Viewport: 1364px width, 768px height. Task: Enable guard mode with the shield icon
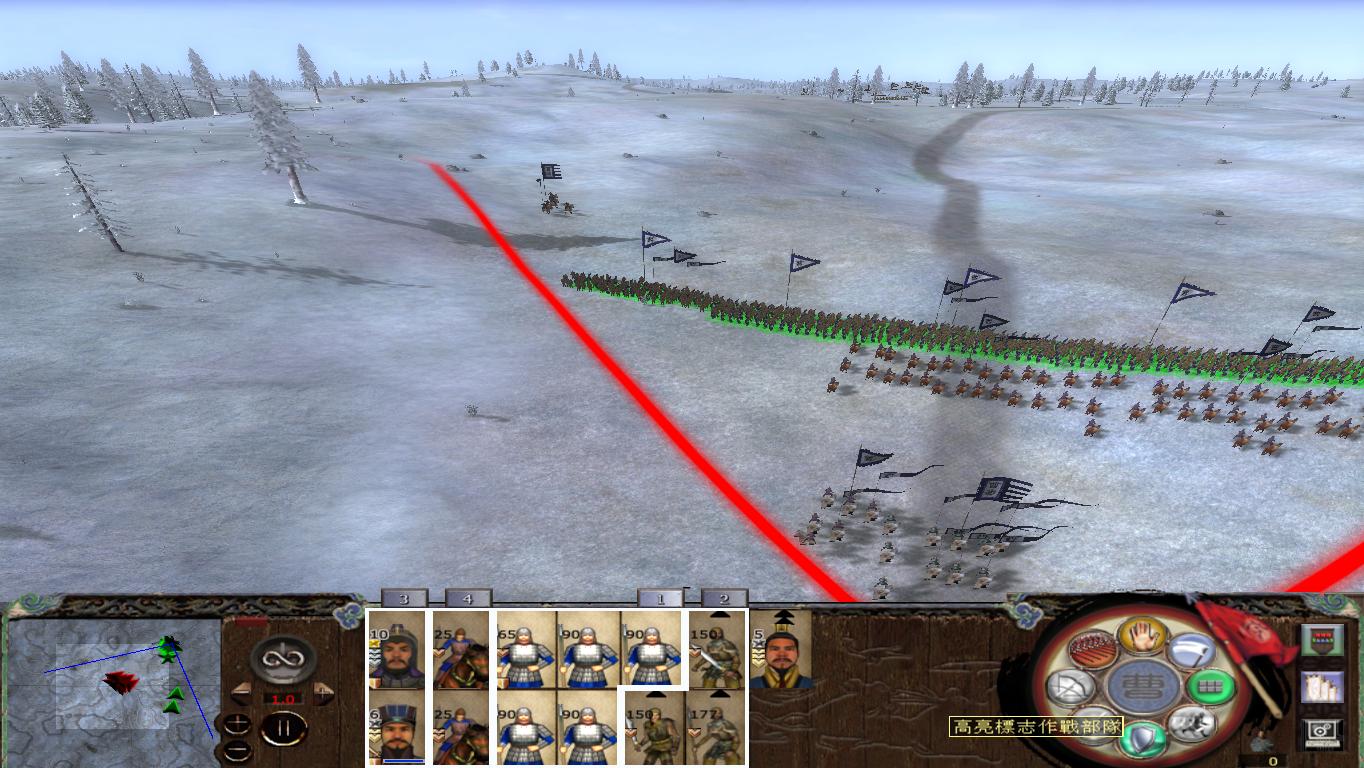[1144, 736]
